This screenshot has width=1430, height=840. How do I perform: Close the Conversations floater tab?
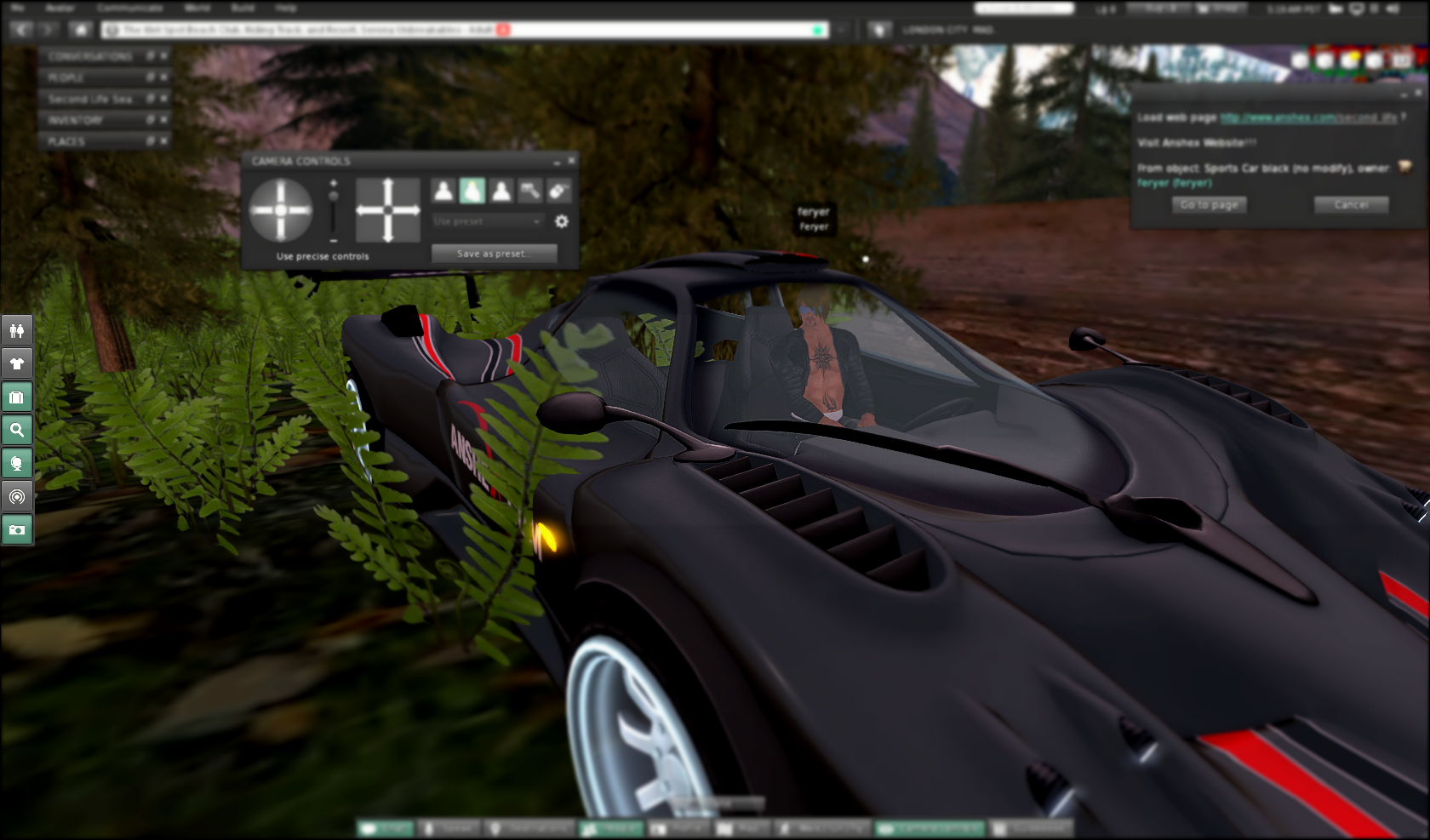click(164, 56)
